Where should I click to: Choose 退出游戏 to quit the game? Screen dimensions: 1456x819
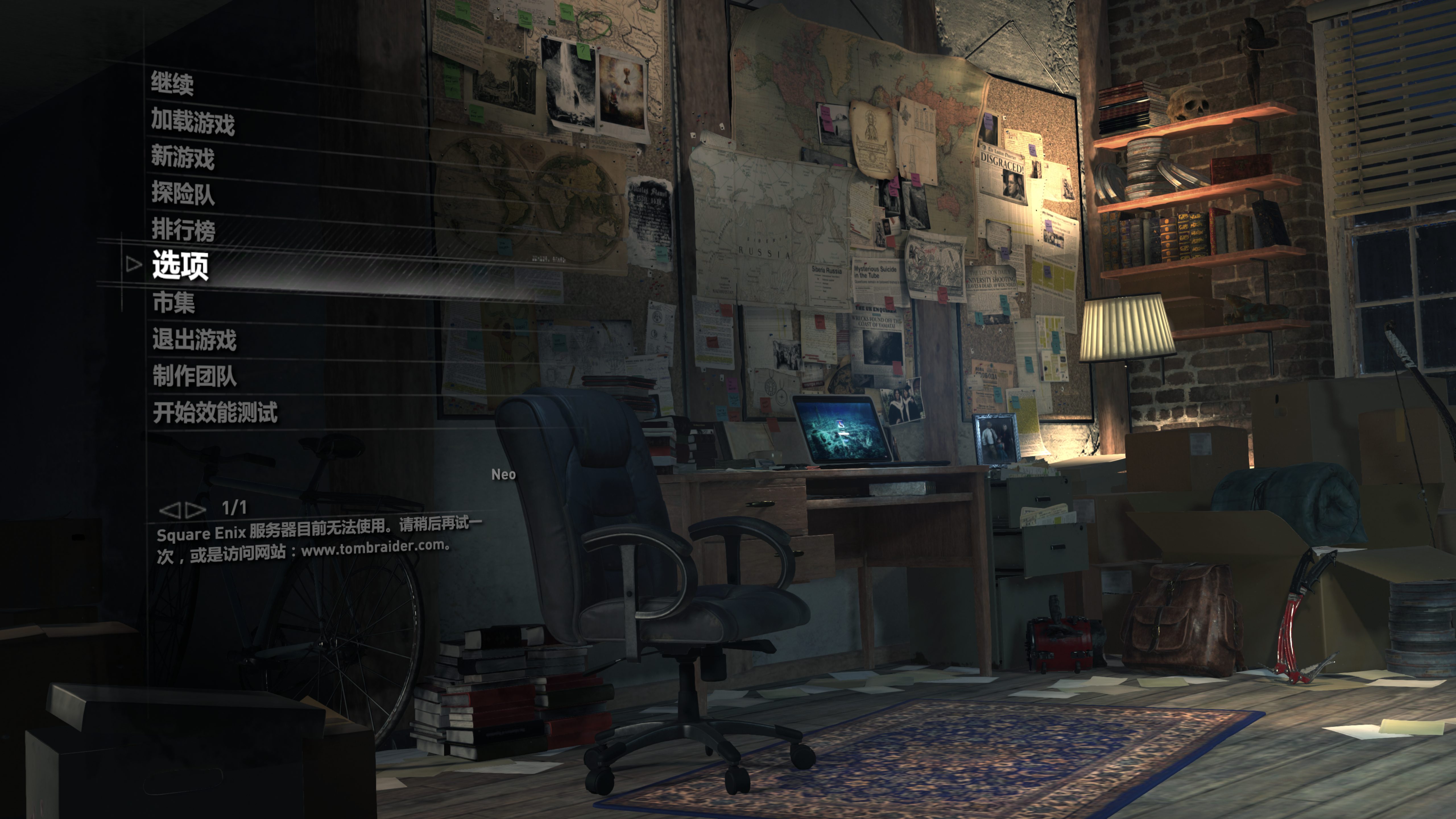(x=194, y=339)
